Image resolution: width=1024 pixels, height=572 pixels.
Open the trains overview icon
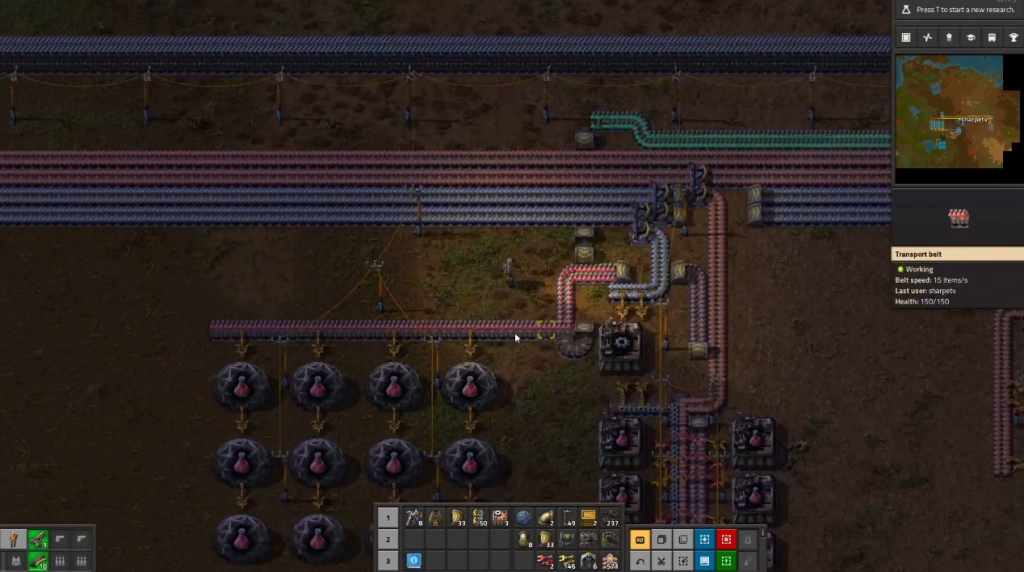(x=991, y=37)
